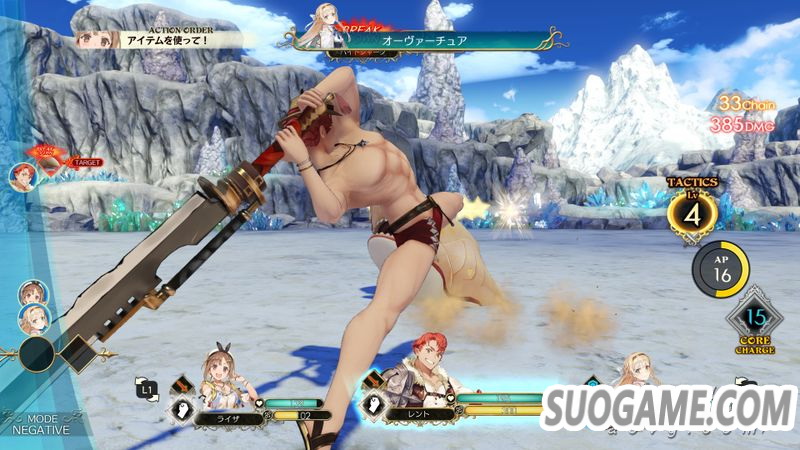The width and height of the screenshot is (800, 450).
Task: Click Klaudia's portrait in turn timeline
Action: pos(33,320)
